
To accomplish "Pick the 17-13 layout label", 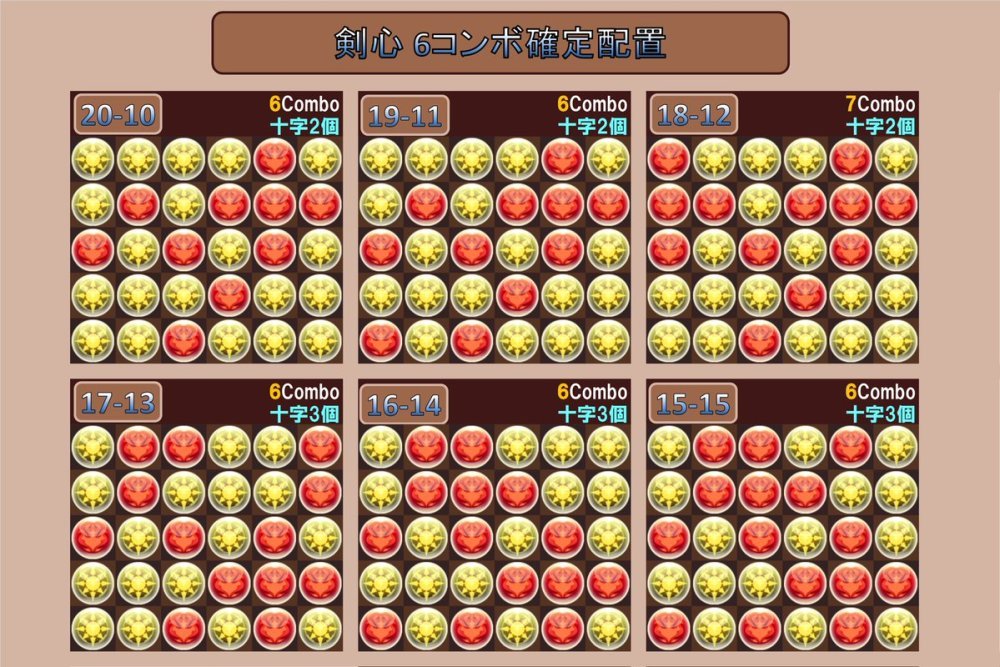I will (x=118, y=403).
